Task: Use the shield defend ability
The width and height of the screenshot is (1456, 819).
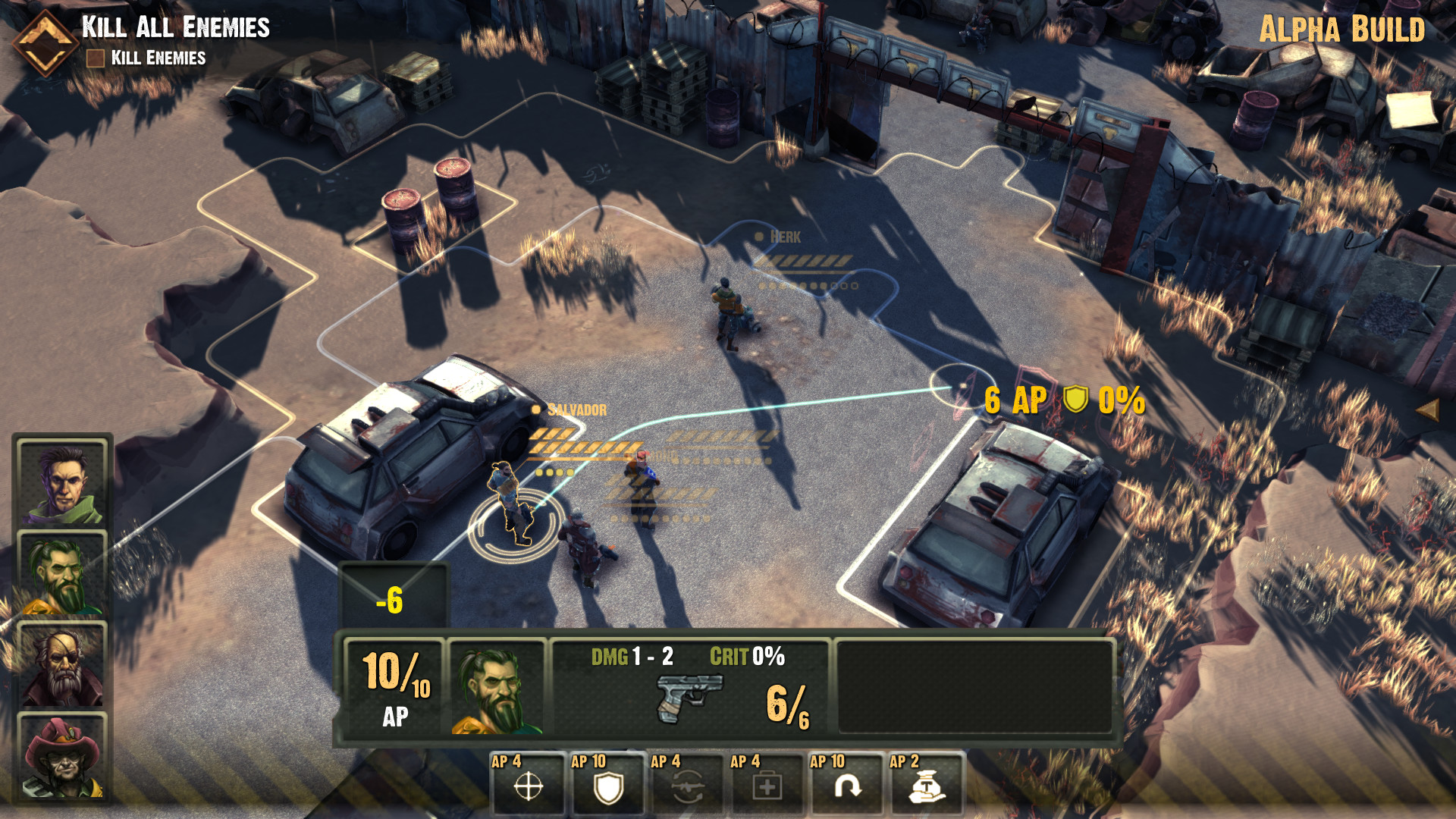Action: point(607,786)
